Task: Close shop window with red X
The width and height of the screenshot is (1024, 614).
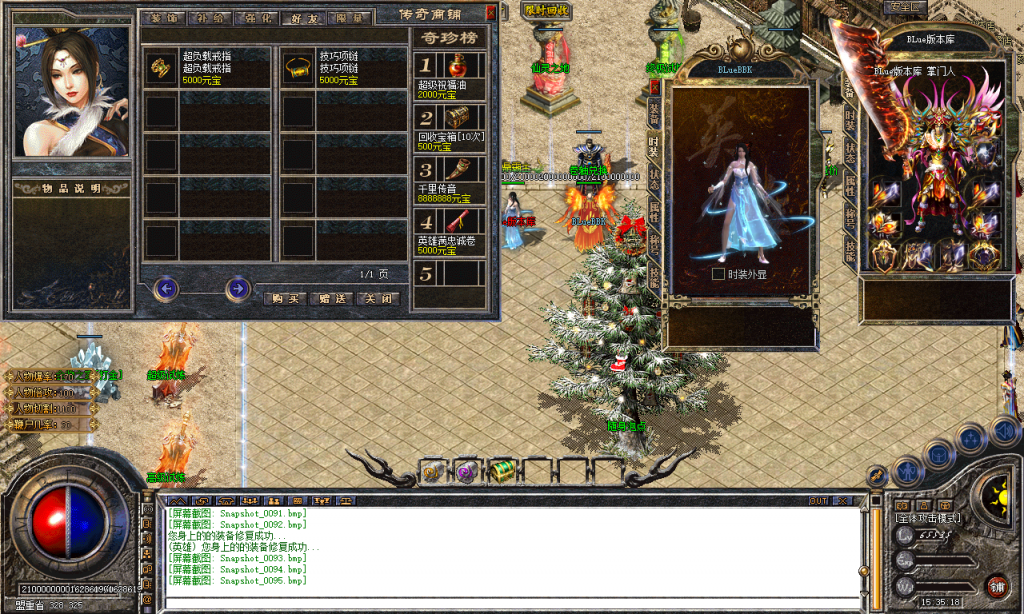Action: [x=490, y=13]
